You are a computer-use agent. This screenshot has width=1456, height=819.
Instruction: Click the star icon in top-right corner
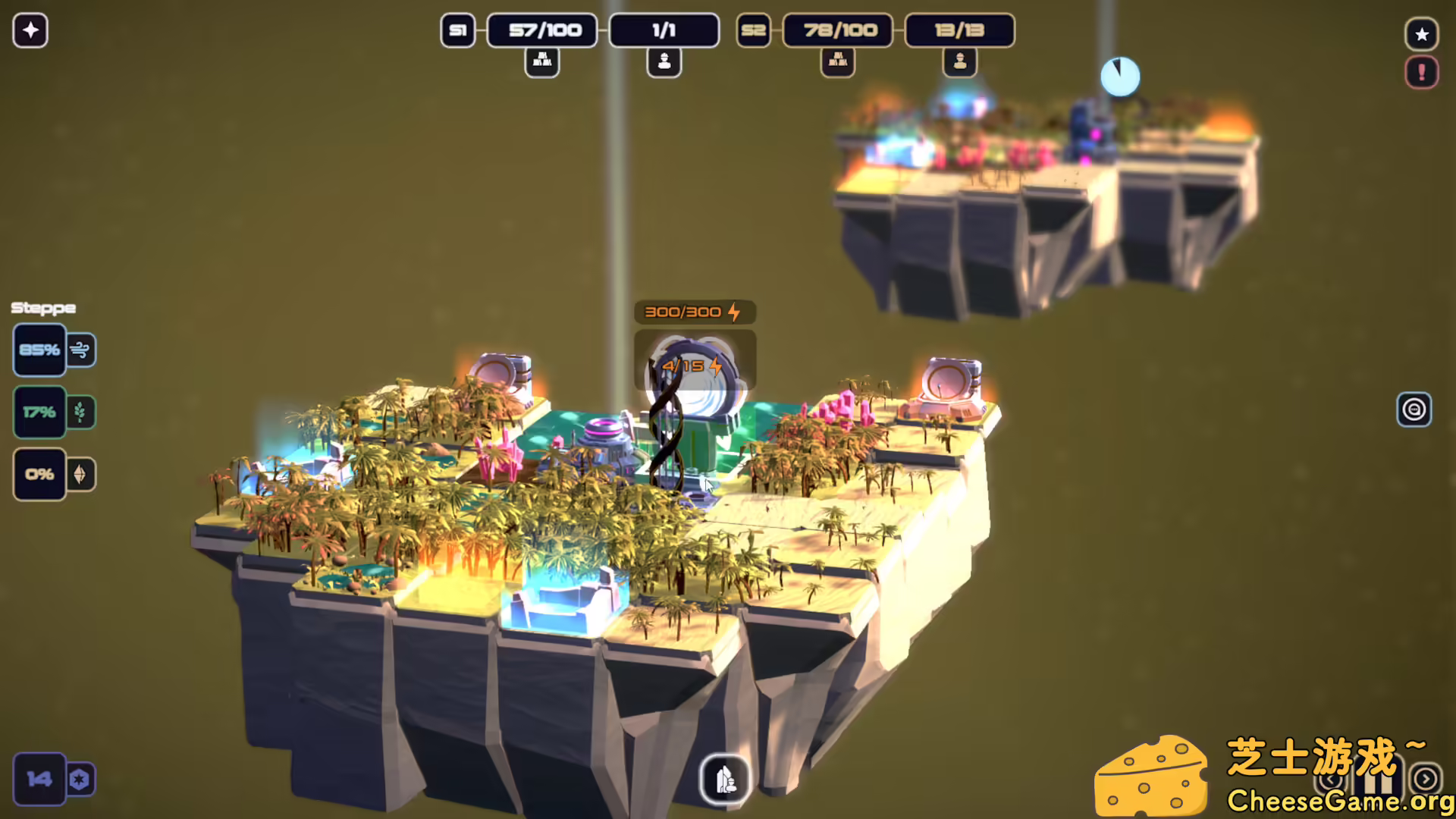point(1423,33)
